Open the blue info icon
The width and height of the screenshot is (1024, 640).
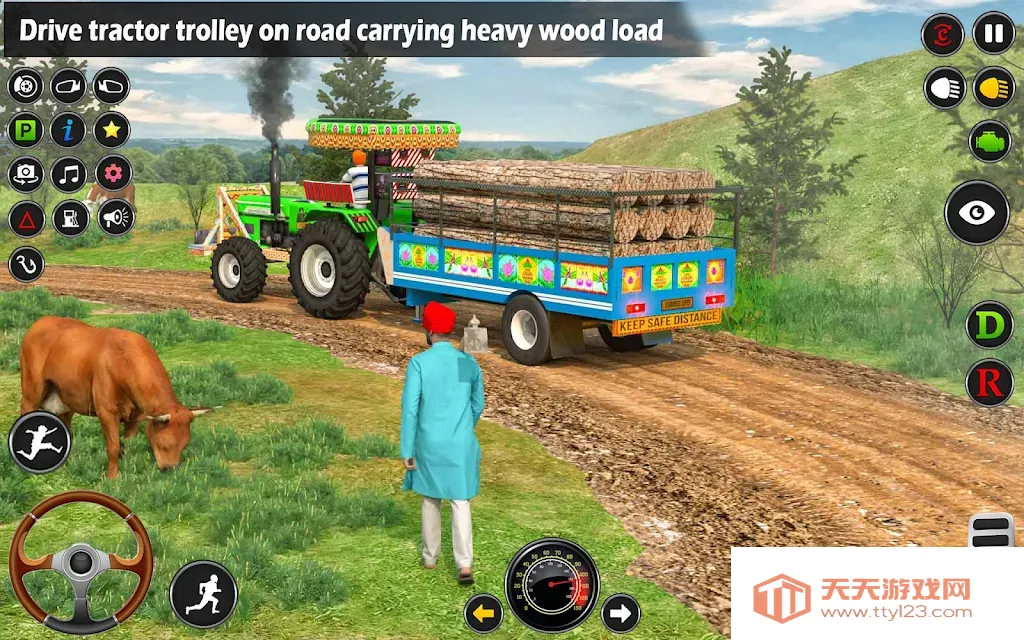pyautogui.click(x=69, y=130)
